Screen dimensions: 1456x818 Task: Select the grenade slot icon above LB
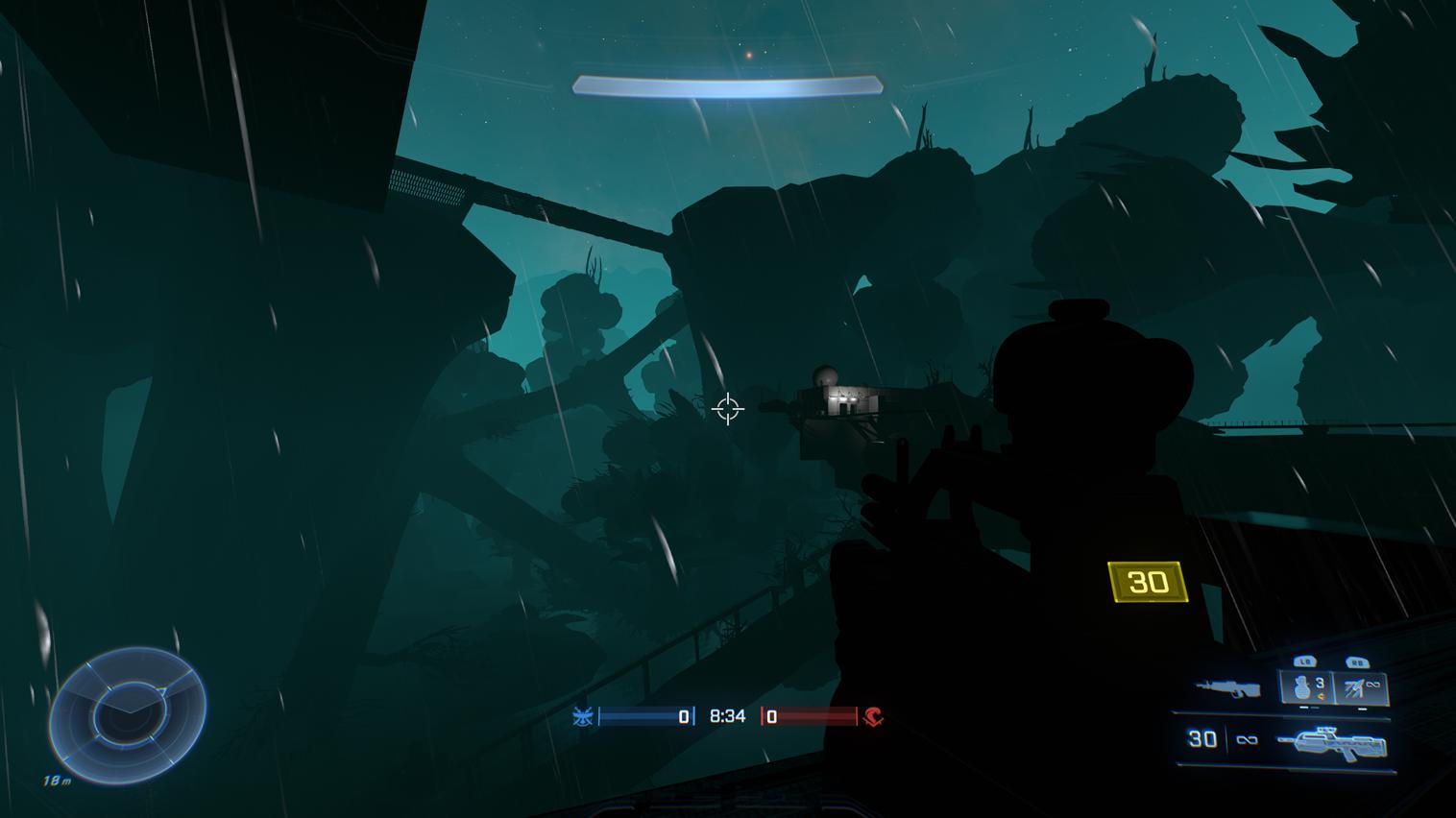1303,686
